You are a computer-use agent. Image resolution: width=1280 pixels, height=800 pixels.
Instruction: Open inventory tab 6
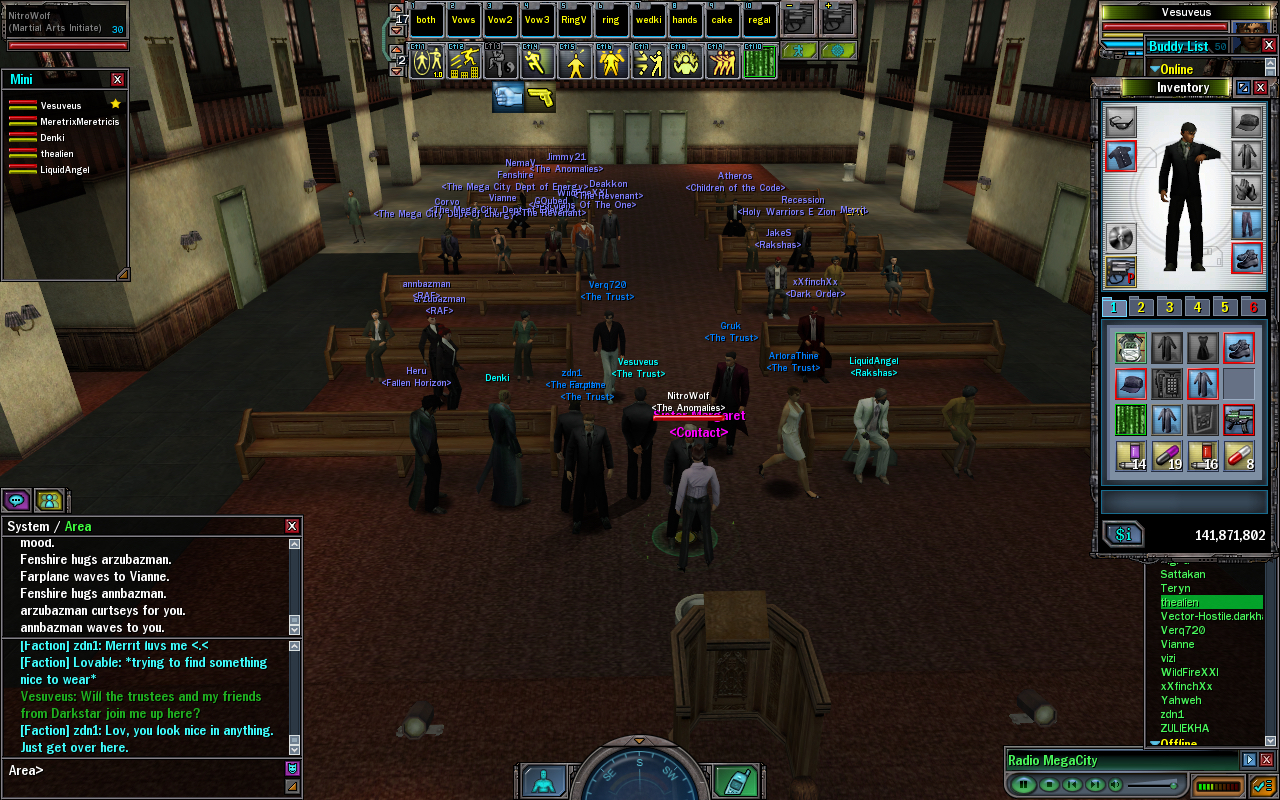pyautogui.click(x=1252, y=307)
